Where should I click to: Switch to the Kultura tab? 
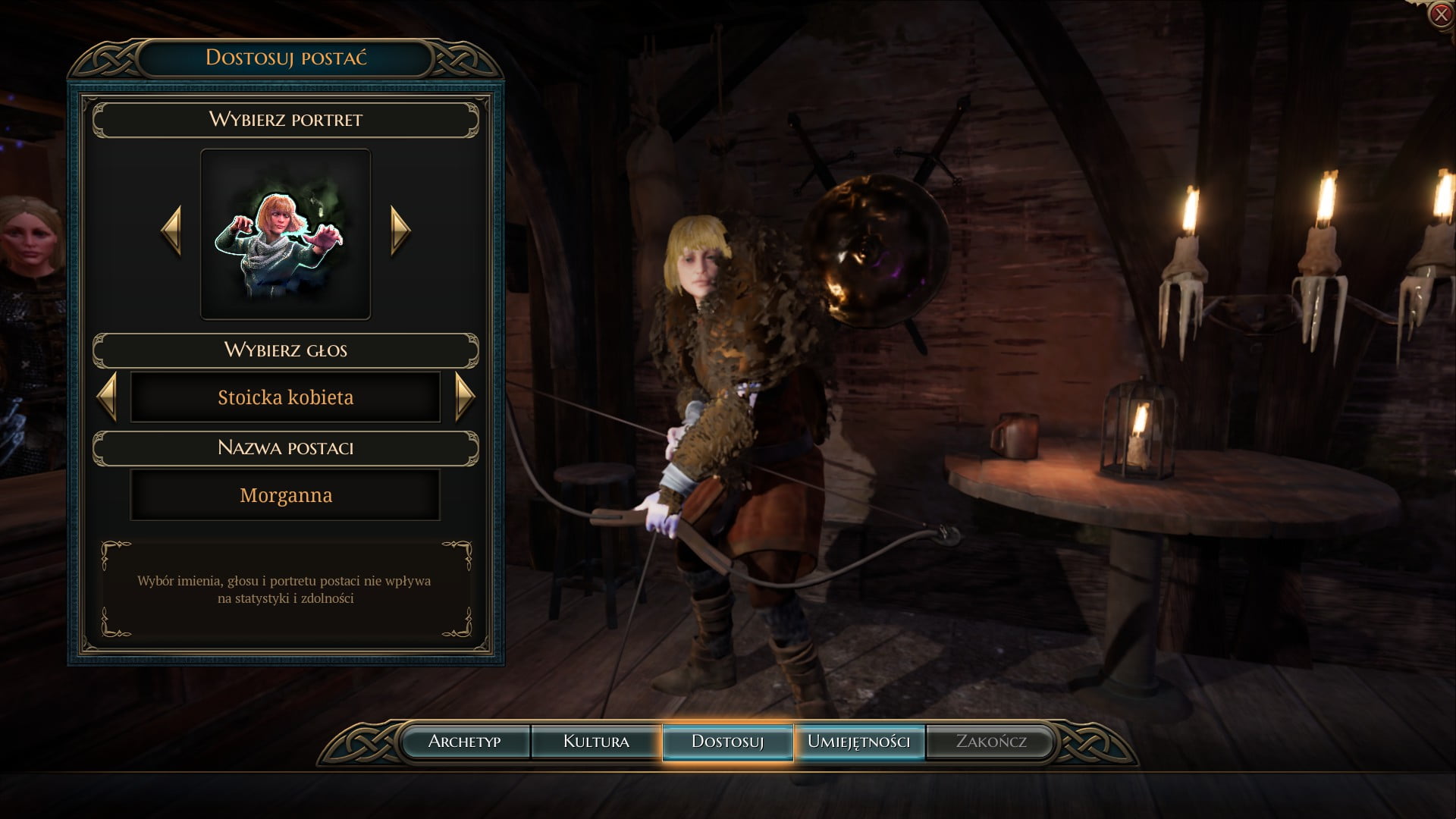[x=596, y=742]
